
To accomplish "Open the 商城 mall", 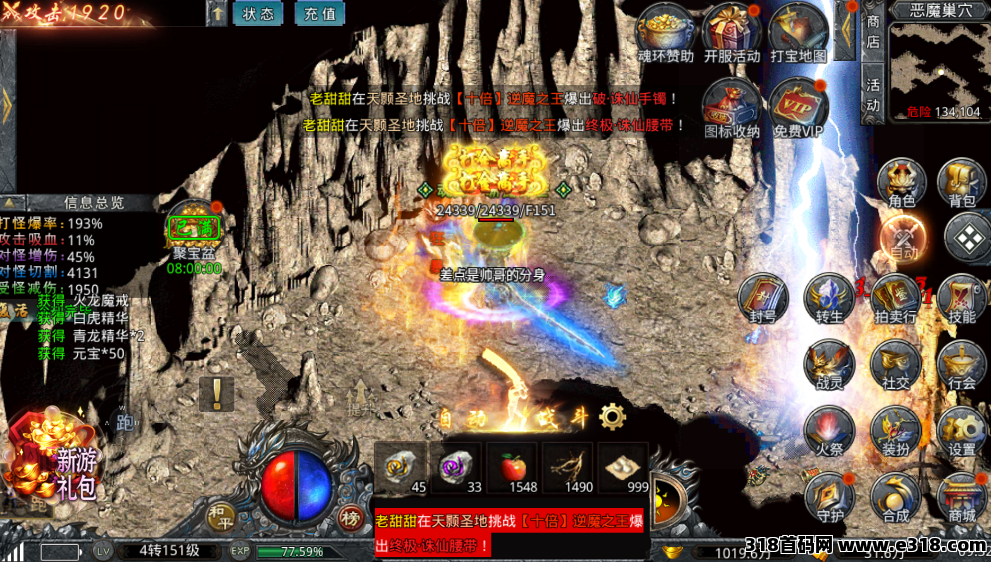I will point(962,498).
